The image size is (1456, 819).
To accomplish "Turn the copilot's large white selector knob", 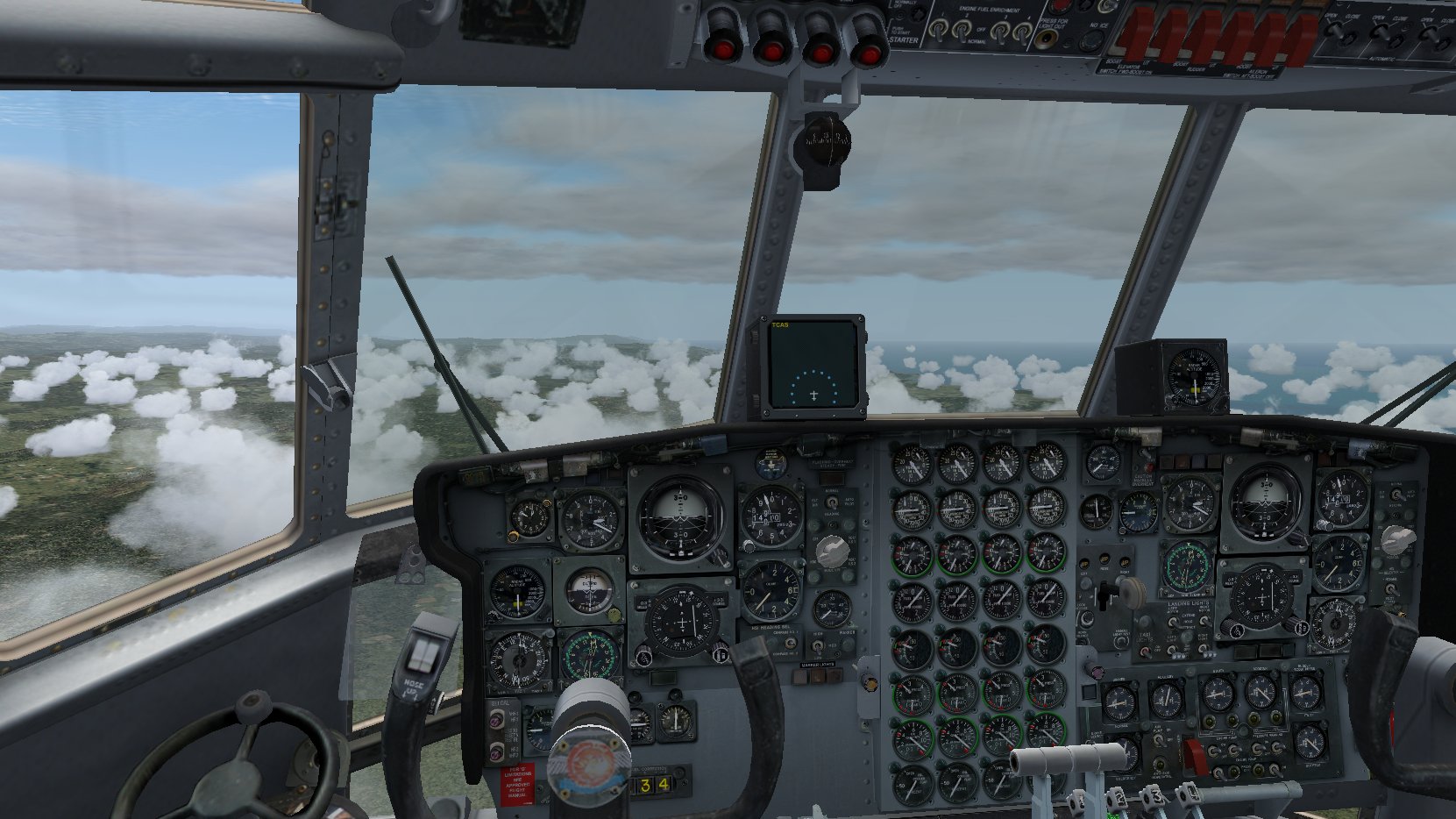I will click(x=1396, y=538).
